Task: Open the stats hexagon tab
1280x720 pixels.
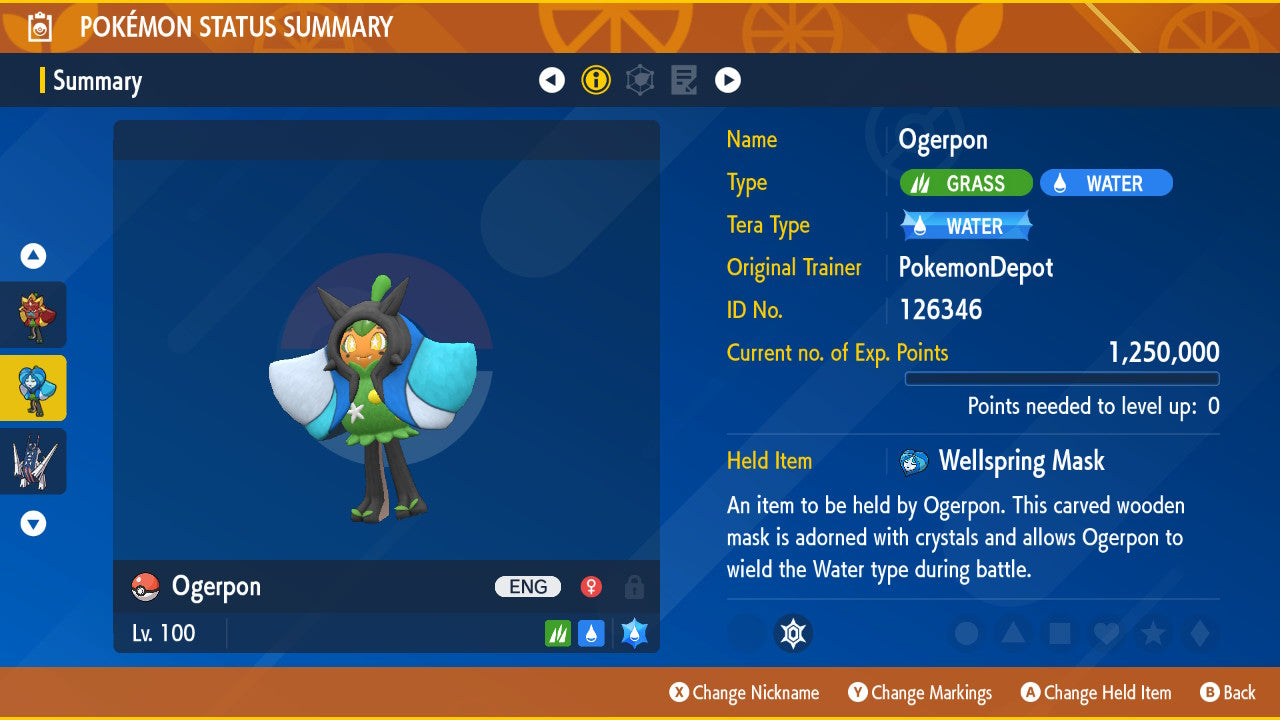Action: coord(640,80)
